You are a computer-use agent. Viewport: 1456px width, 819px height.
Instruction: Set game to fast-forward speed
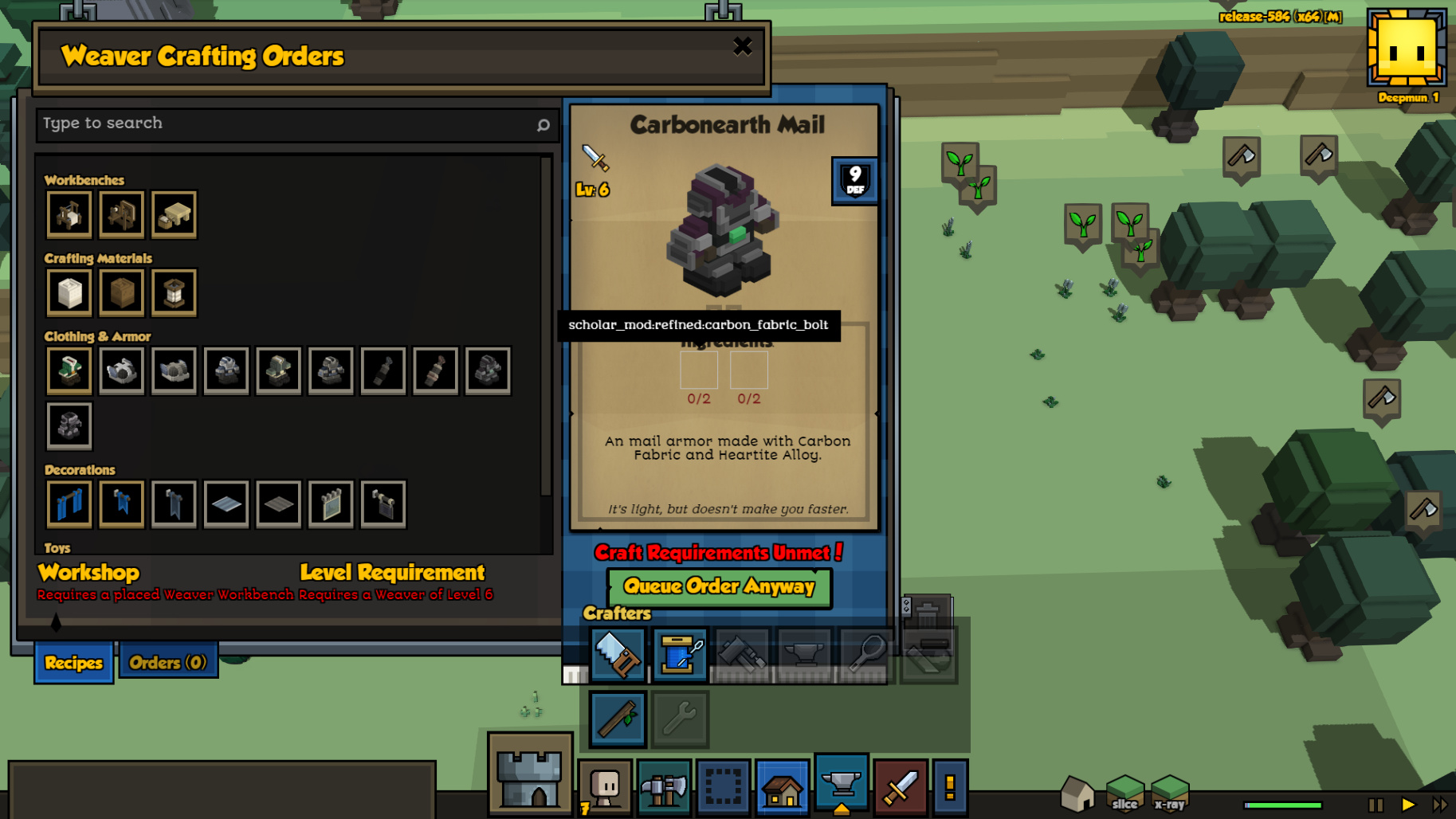(x=1440, y=805)
